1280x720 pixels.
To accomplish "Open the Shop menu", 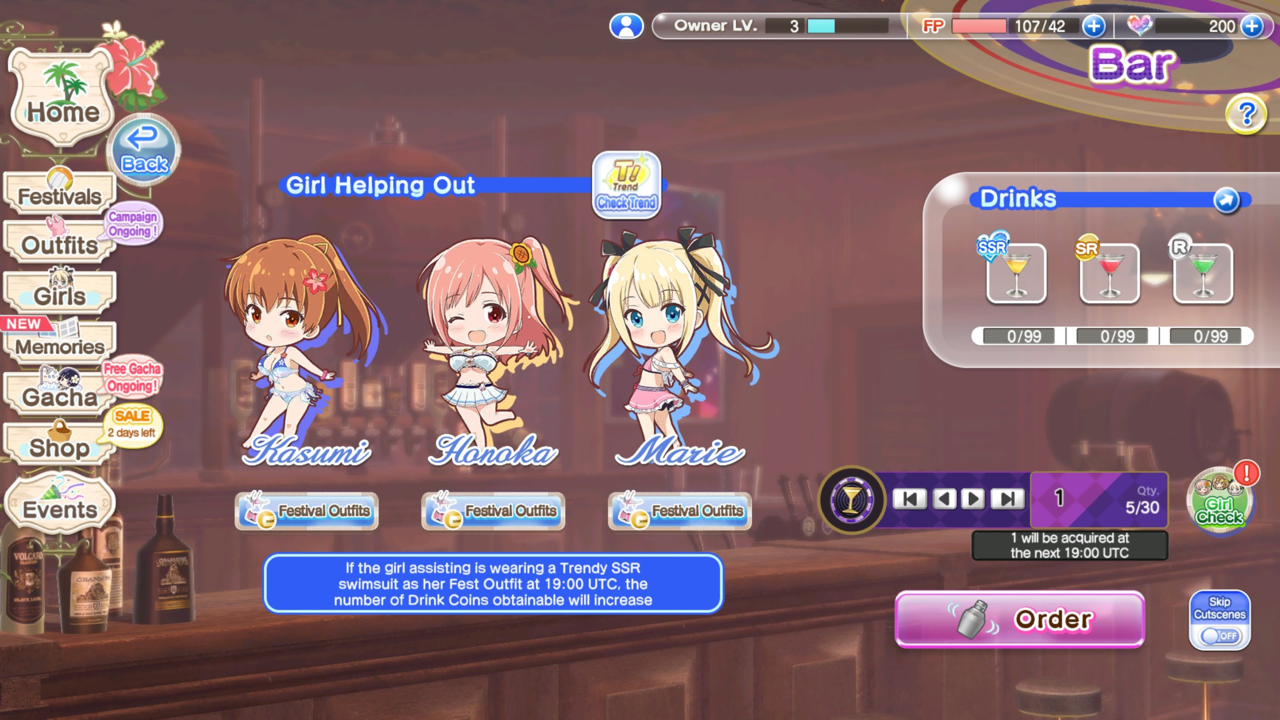I will [60, 447].
